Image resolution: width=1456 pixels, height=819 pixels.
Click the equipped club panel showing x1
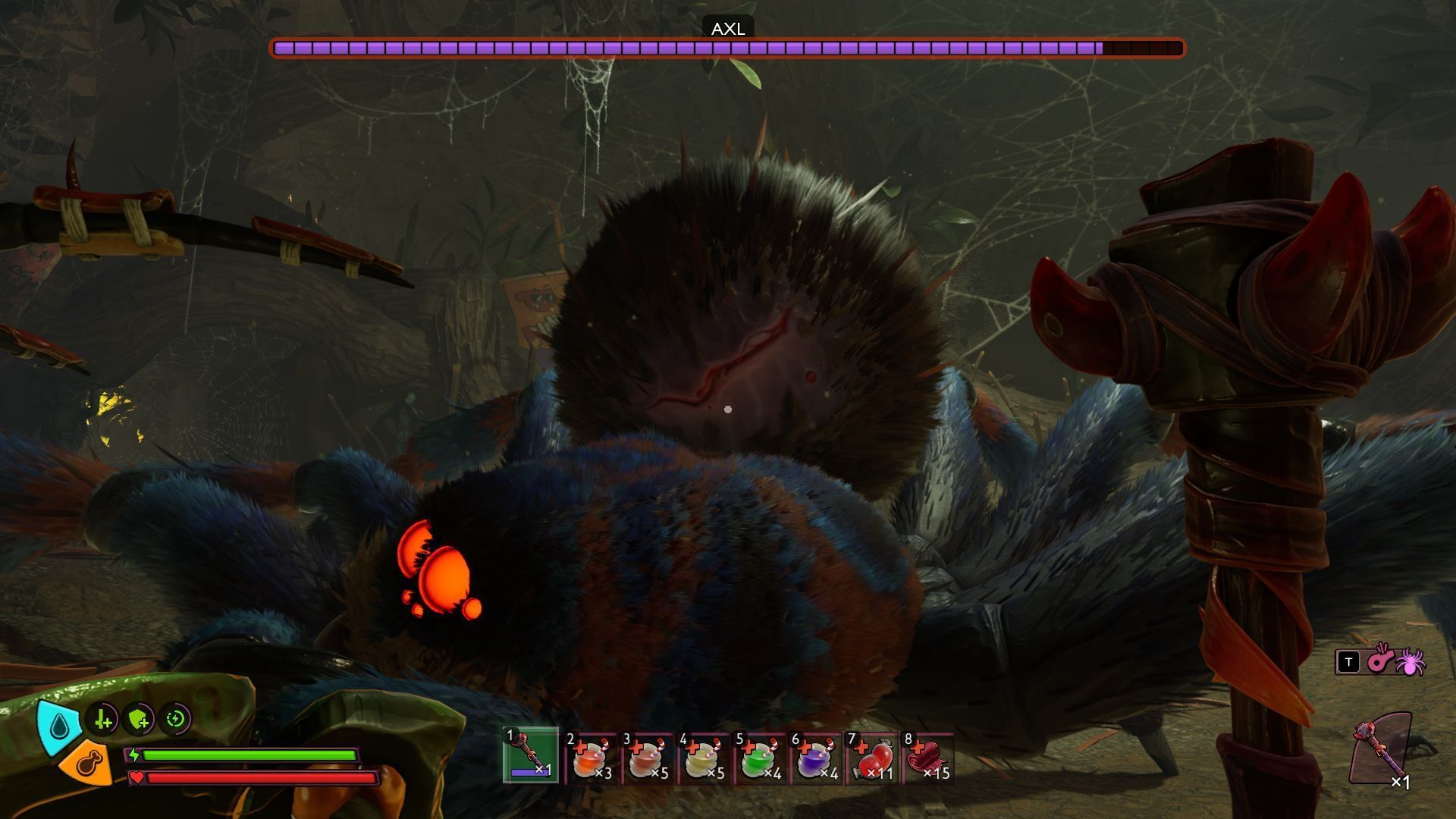click(1382, 749)
